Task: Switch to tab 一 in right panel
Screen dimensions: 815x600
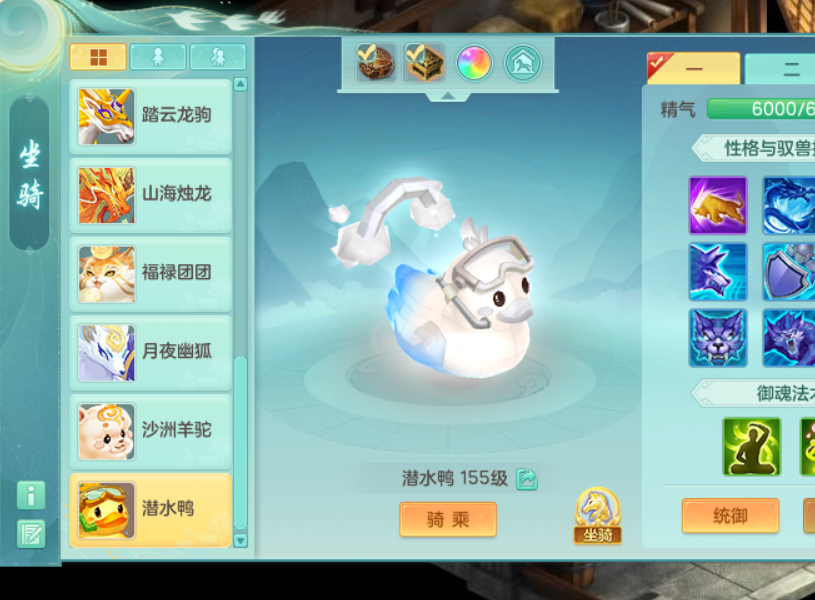Action: tap(694, 69)
